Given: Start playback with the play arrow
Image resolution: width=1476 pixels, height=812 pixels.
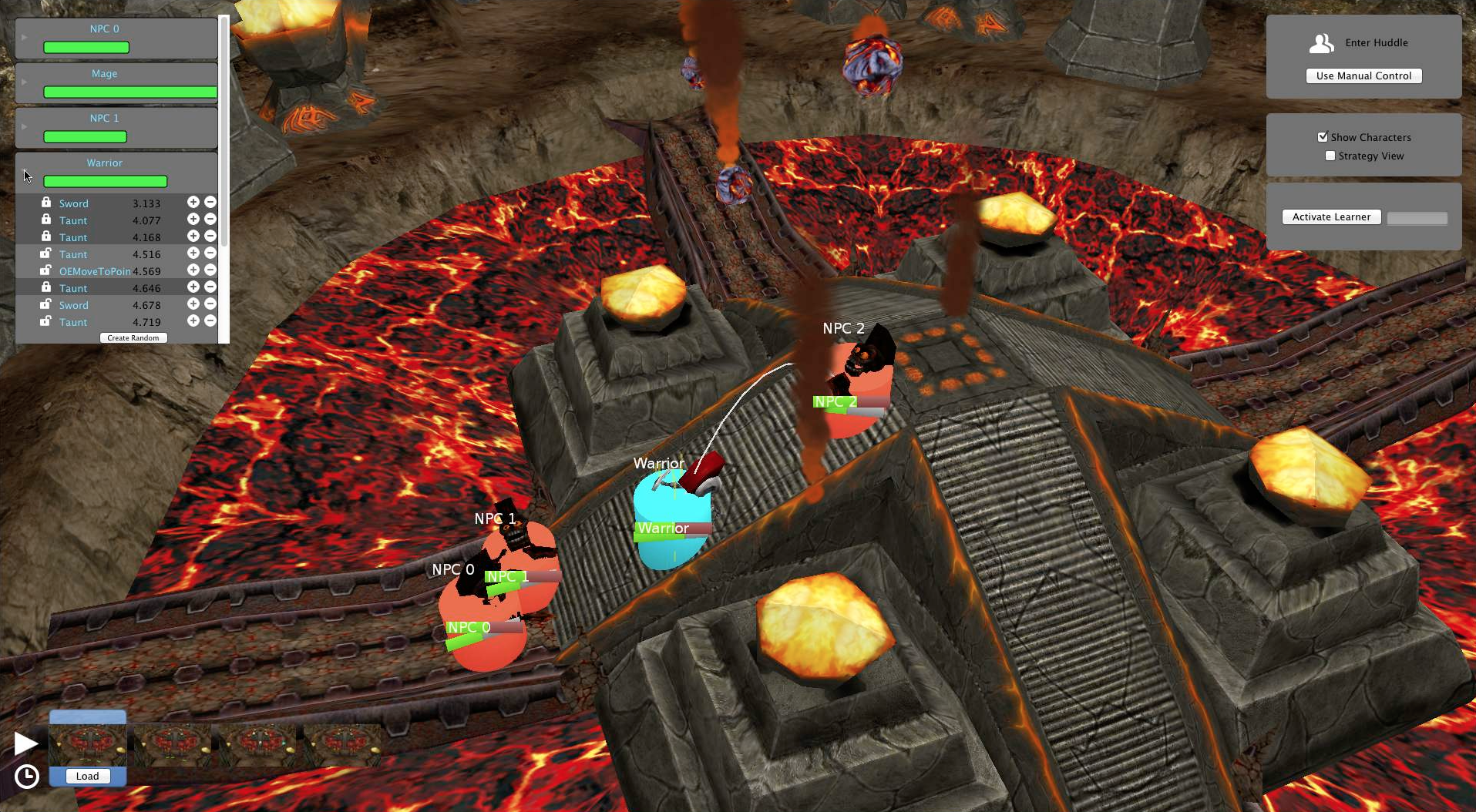Looking at the screenshot, I should pos(25,743).
